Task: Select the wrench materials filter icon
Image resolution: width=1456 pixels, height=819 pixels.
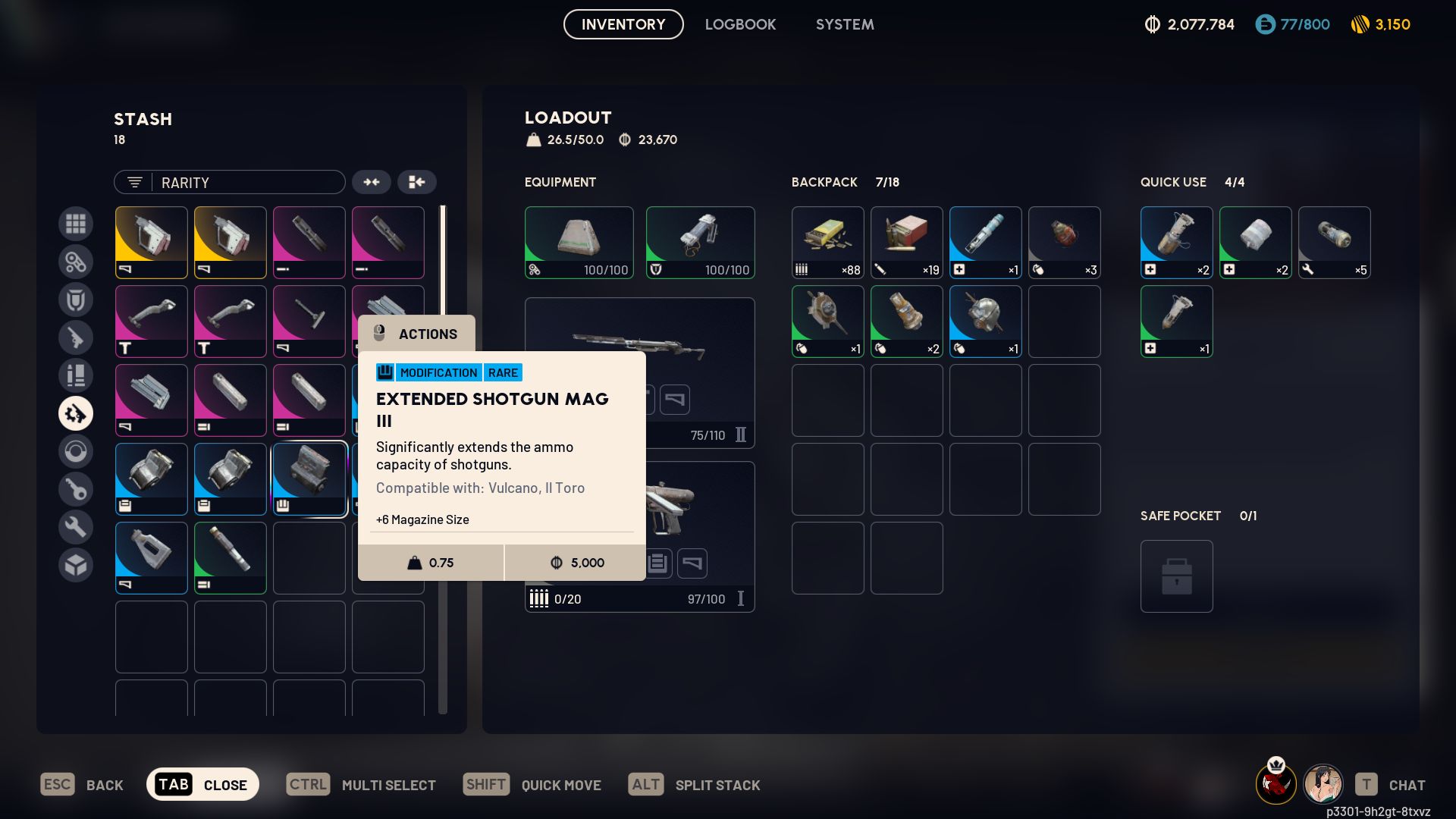Action: (76, 527)
